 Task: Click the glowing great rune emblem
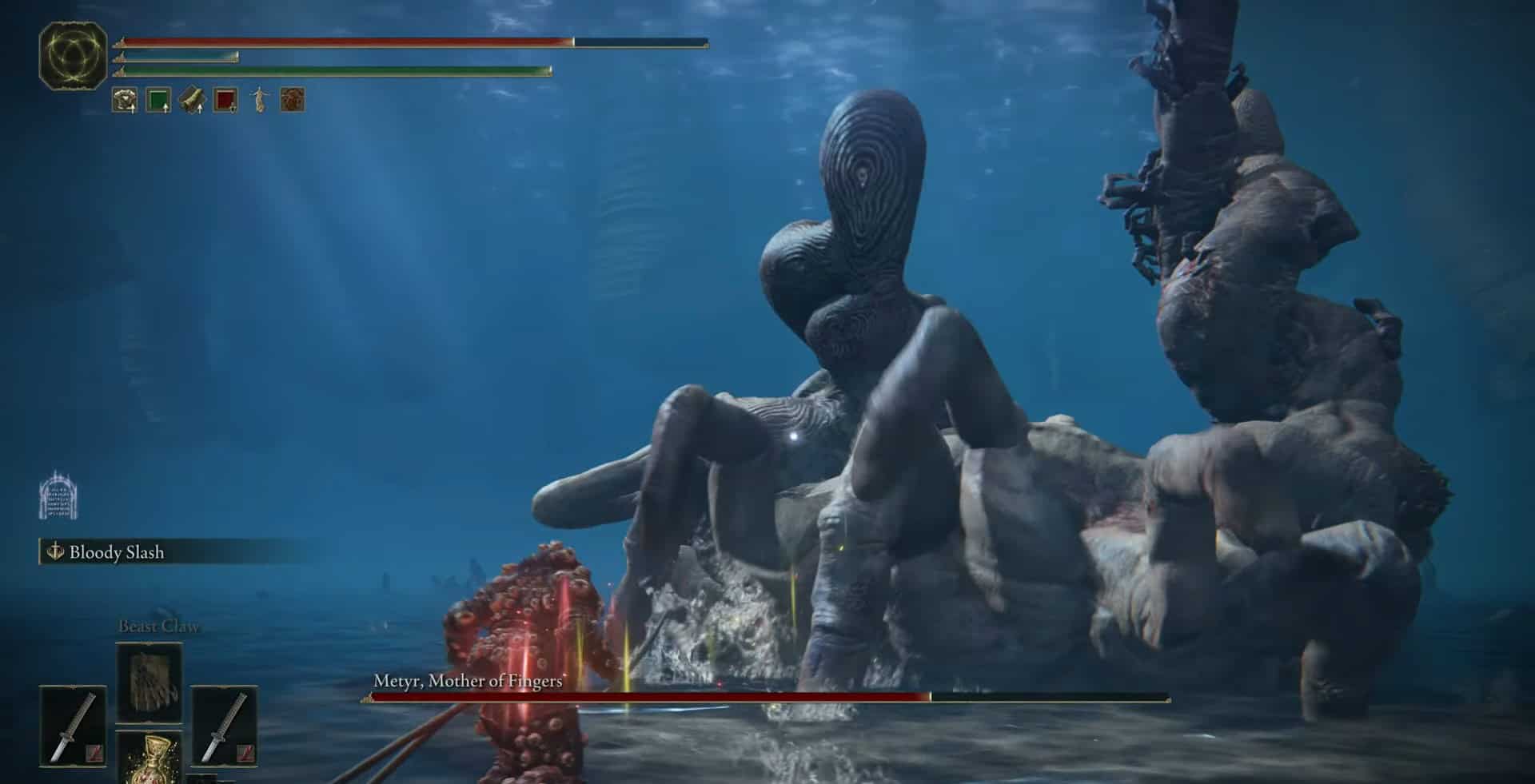point(73,55)
